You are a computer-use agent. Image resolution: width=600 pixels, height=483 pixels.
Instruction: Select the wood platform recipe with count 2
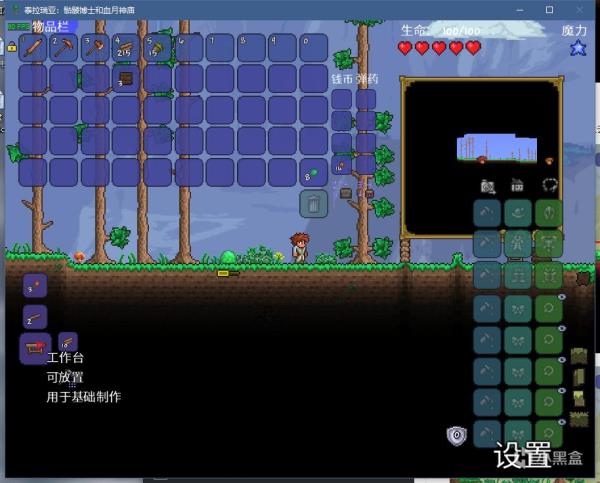point(34,317)
